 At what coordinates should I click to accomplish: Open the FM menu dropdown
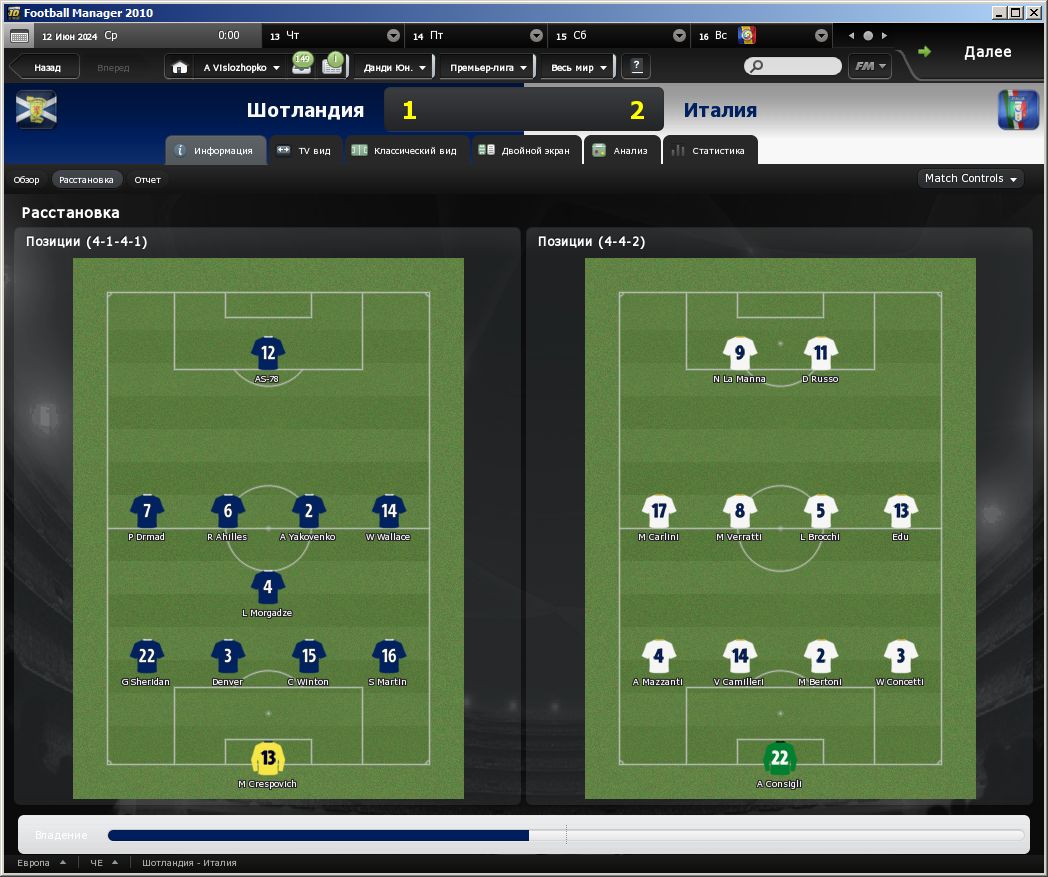(870, 67)
